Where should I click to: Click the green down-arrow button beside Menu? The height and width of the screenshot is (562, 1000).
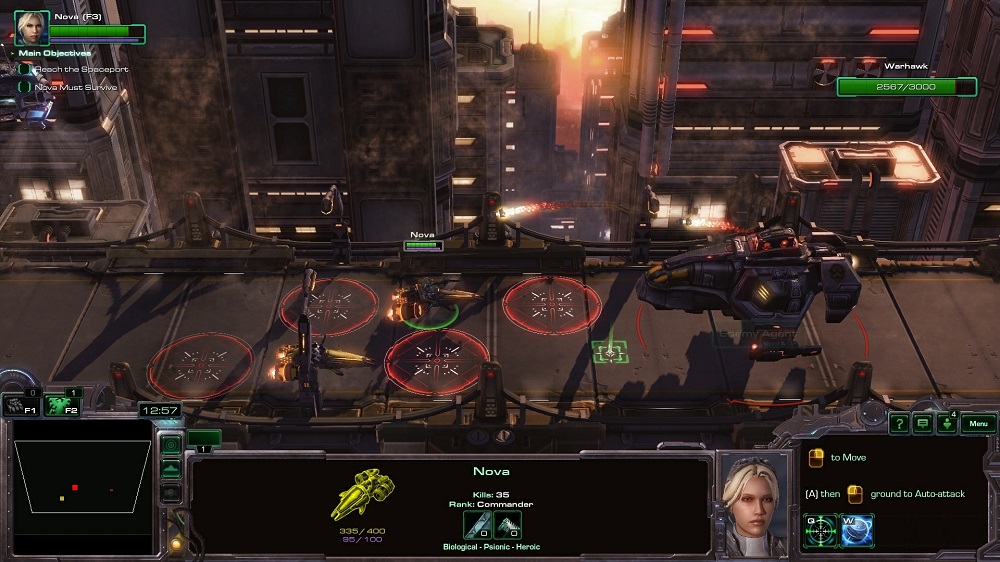pyautogui.click(x=945, y=424)
